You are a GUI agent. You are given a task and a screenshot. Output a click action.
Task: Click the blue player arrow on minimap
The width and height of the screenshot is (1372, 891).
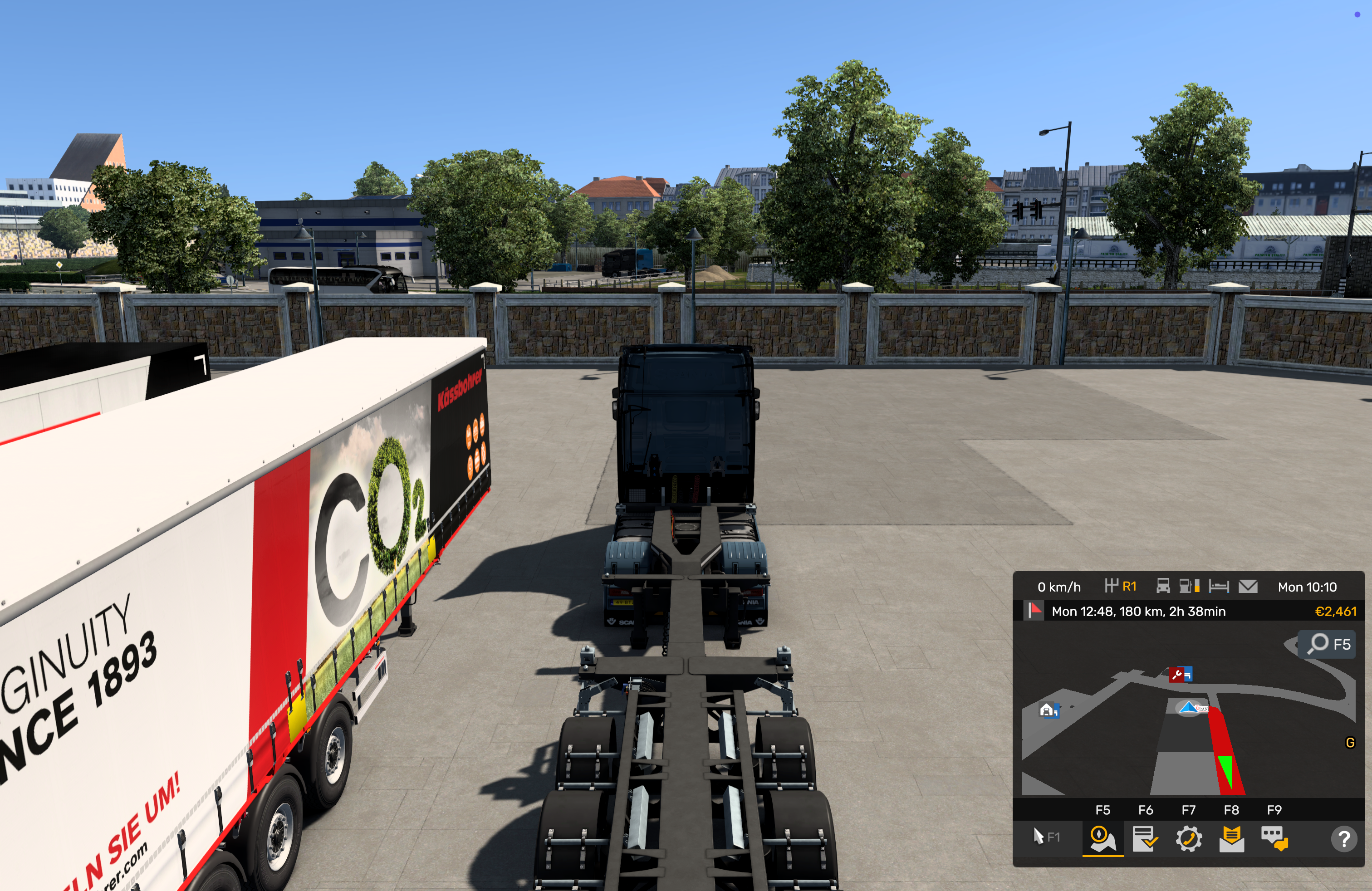[1189, 707]
